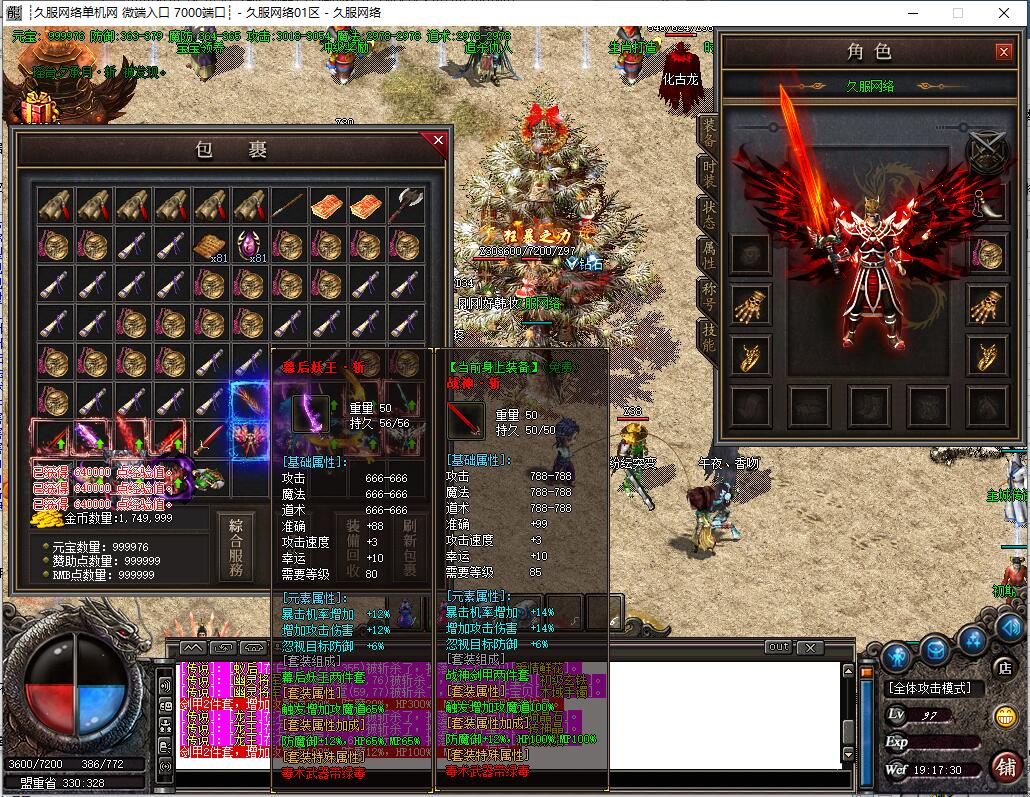1030x797 pixels.
Task: Open the smiley emoji button
Action: [1004, 716]
